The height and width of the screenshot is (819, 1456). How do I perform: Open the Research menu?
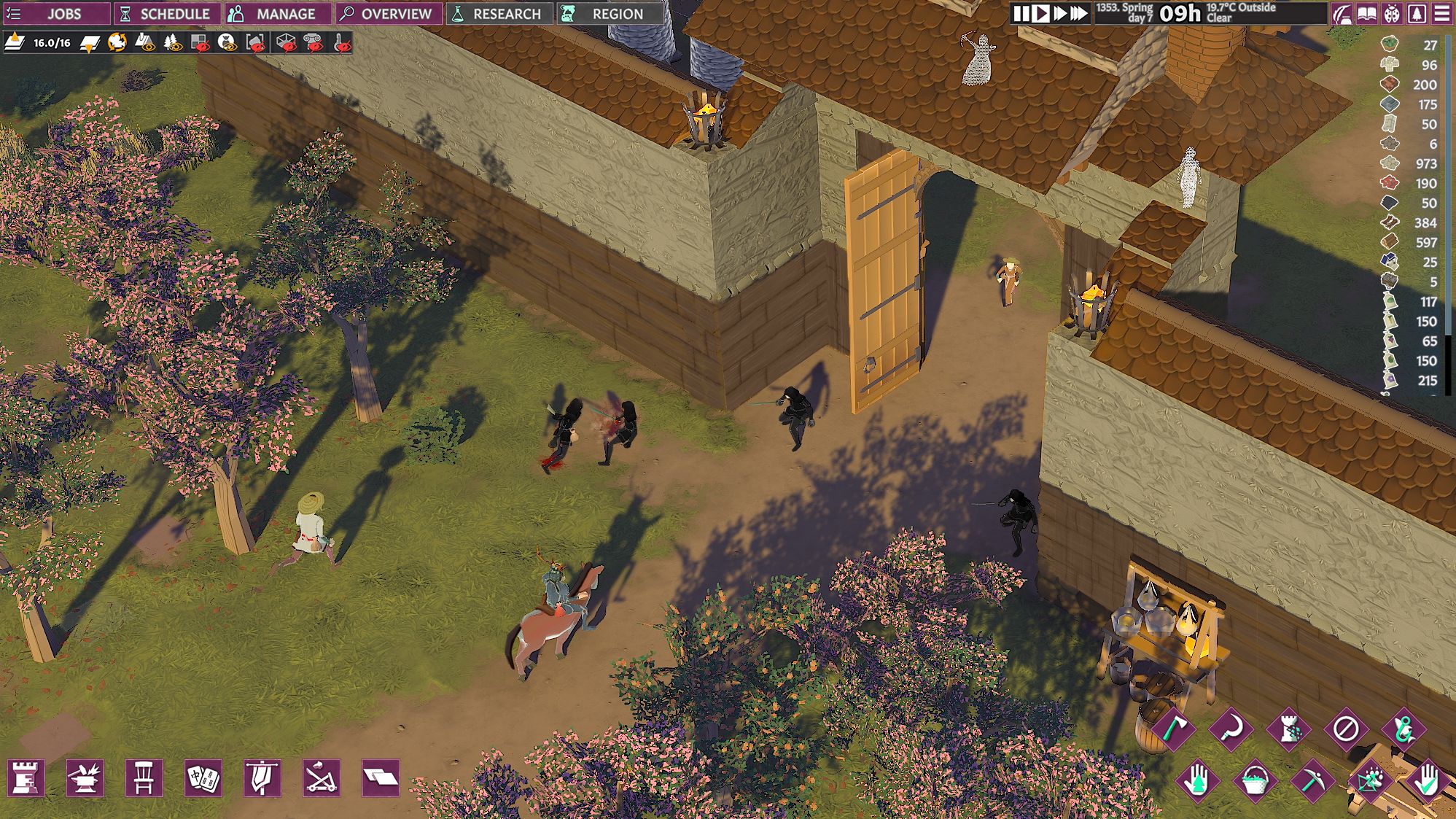click(x=499, y=13)
